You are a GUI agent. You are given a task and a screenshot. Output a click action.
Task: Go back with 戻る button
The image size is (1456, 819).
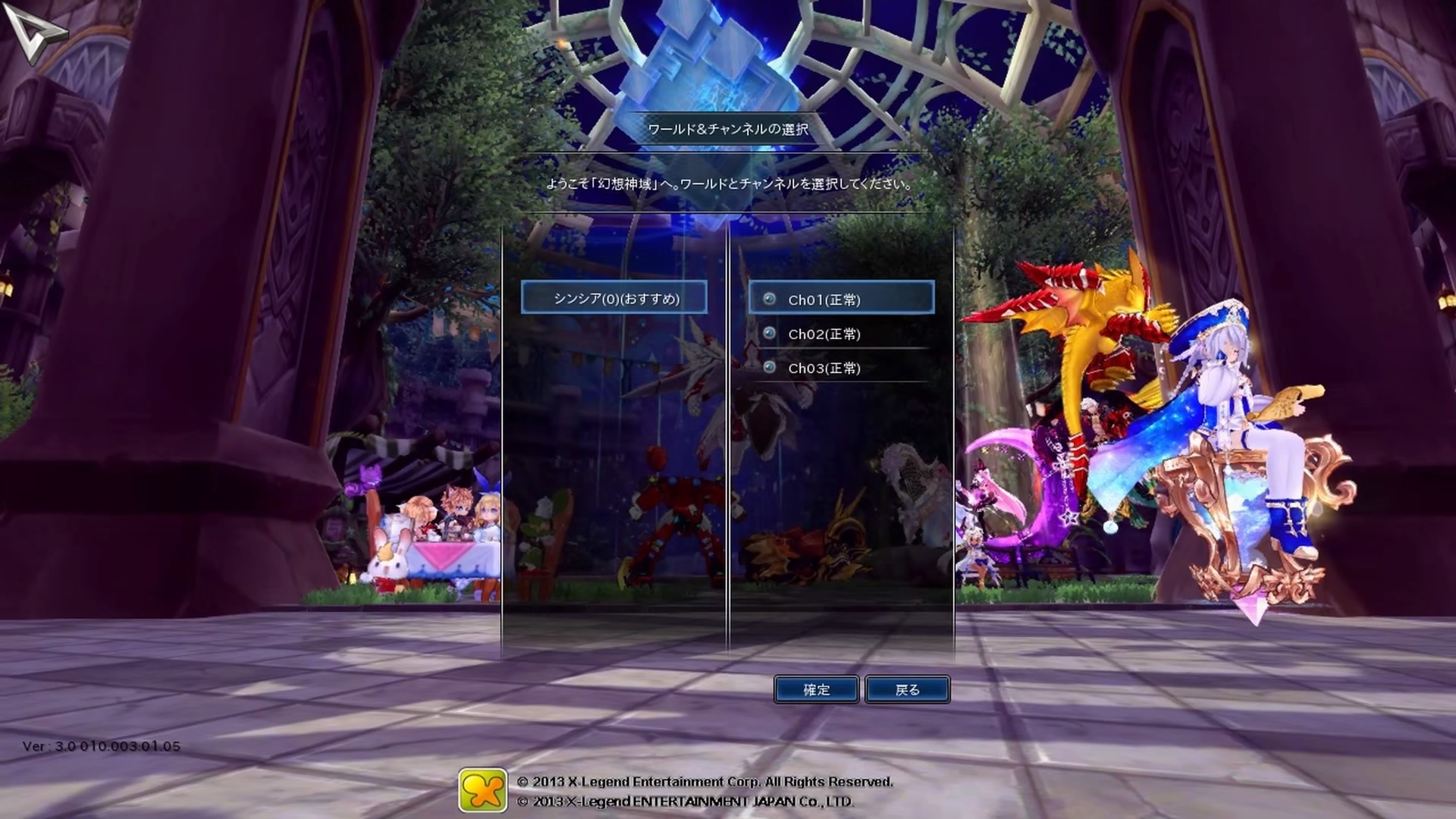[x=907, y=689]
